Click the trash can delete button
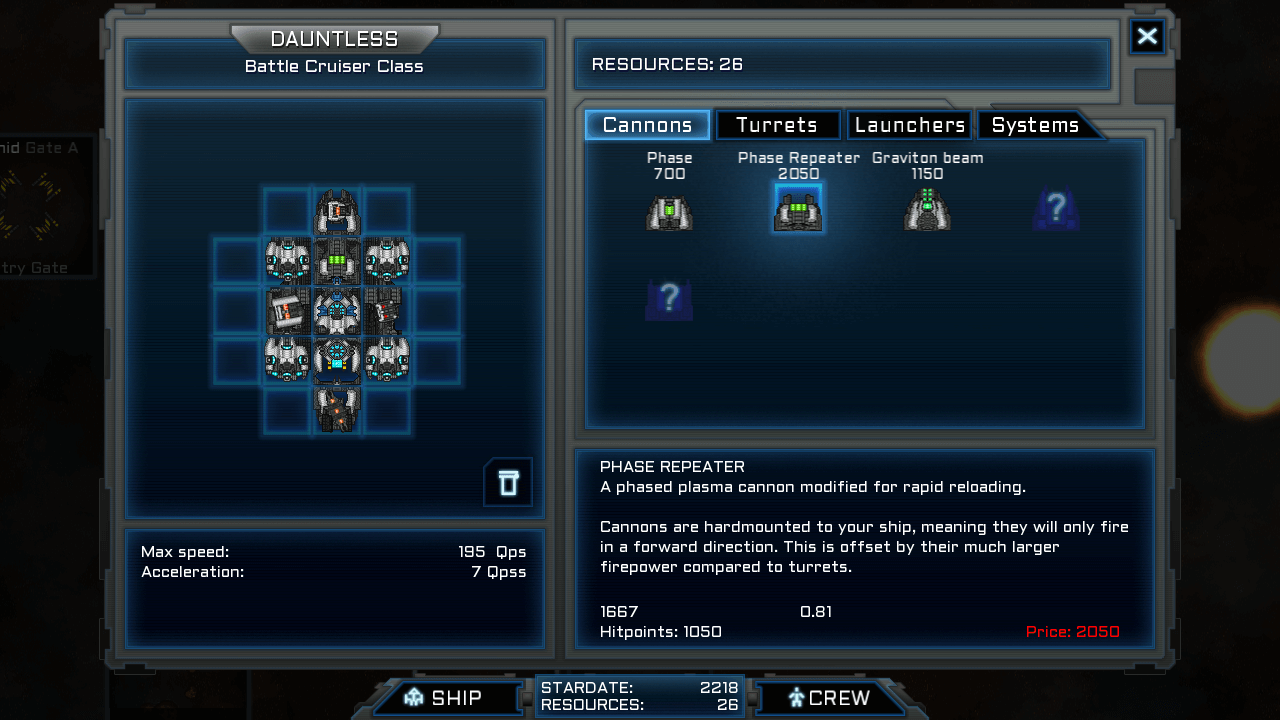Image resolution: width=1280 pixels, height=720 pixels. (508, 483)
